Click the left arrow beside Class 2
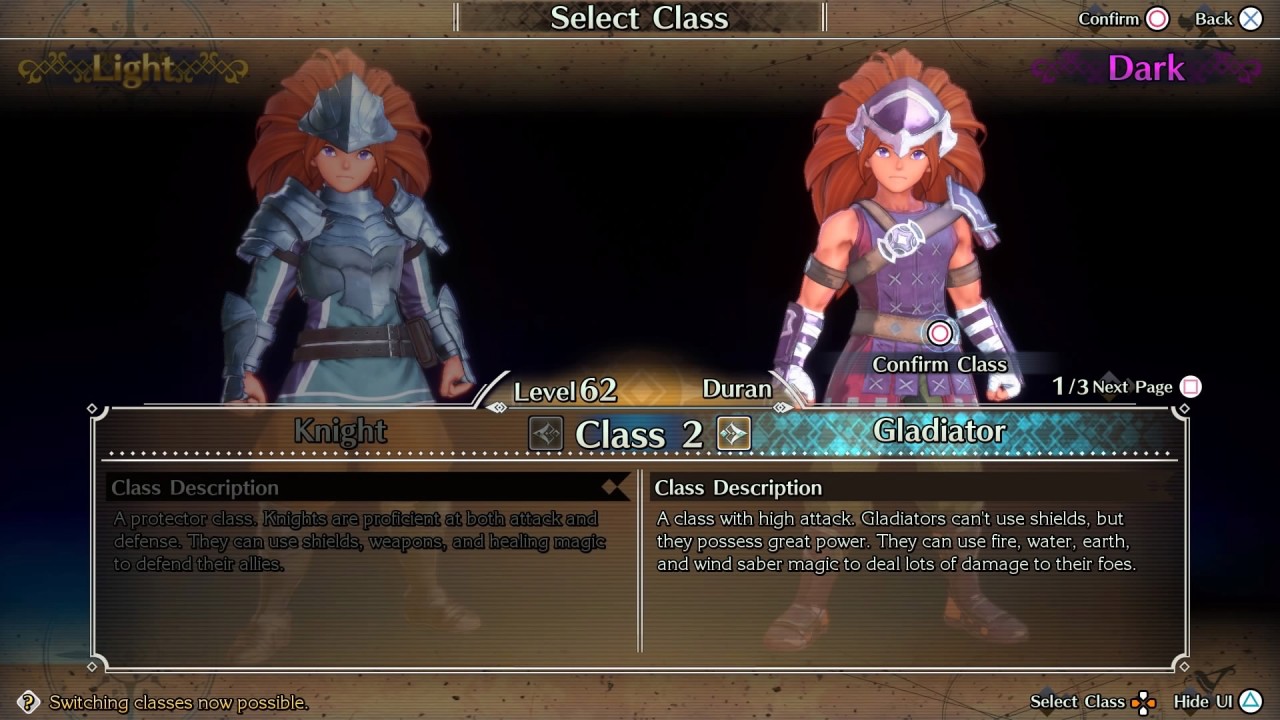Screen dimensions: 1280x720 coord(546,433)
